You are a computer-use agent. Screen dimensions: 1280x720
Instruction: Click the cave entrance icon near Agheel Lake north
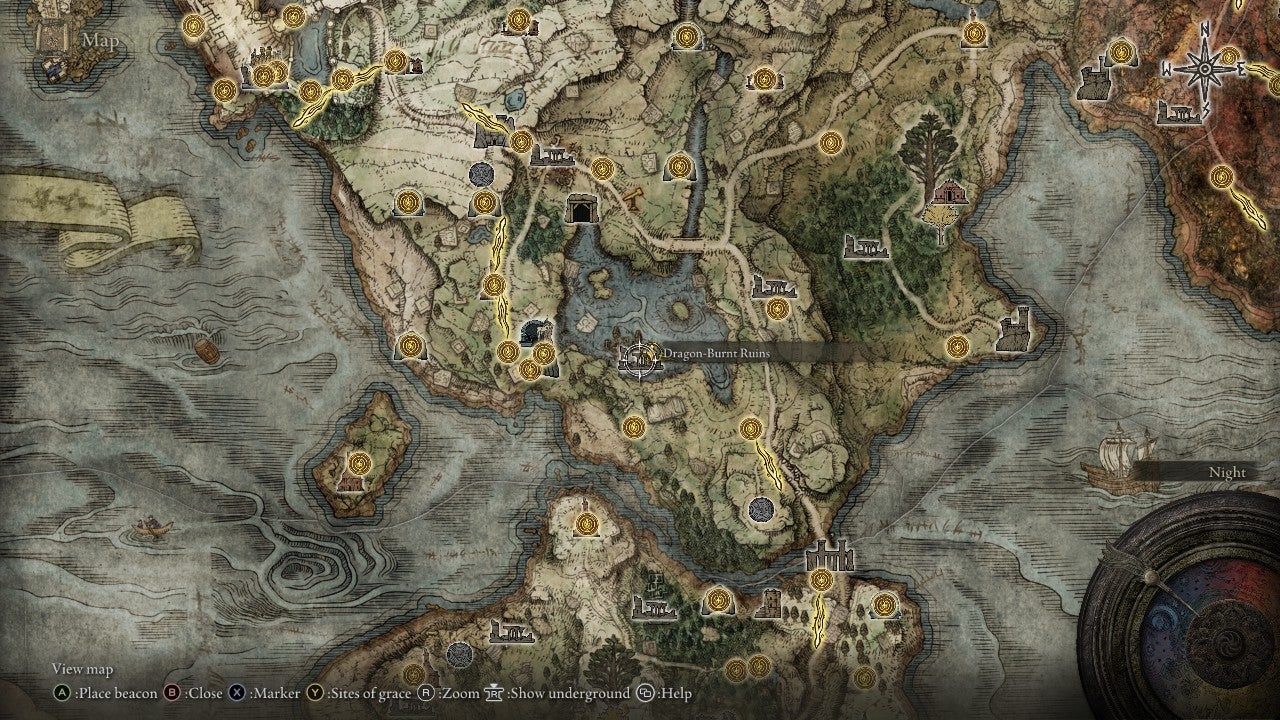582,207
